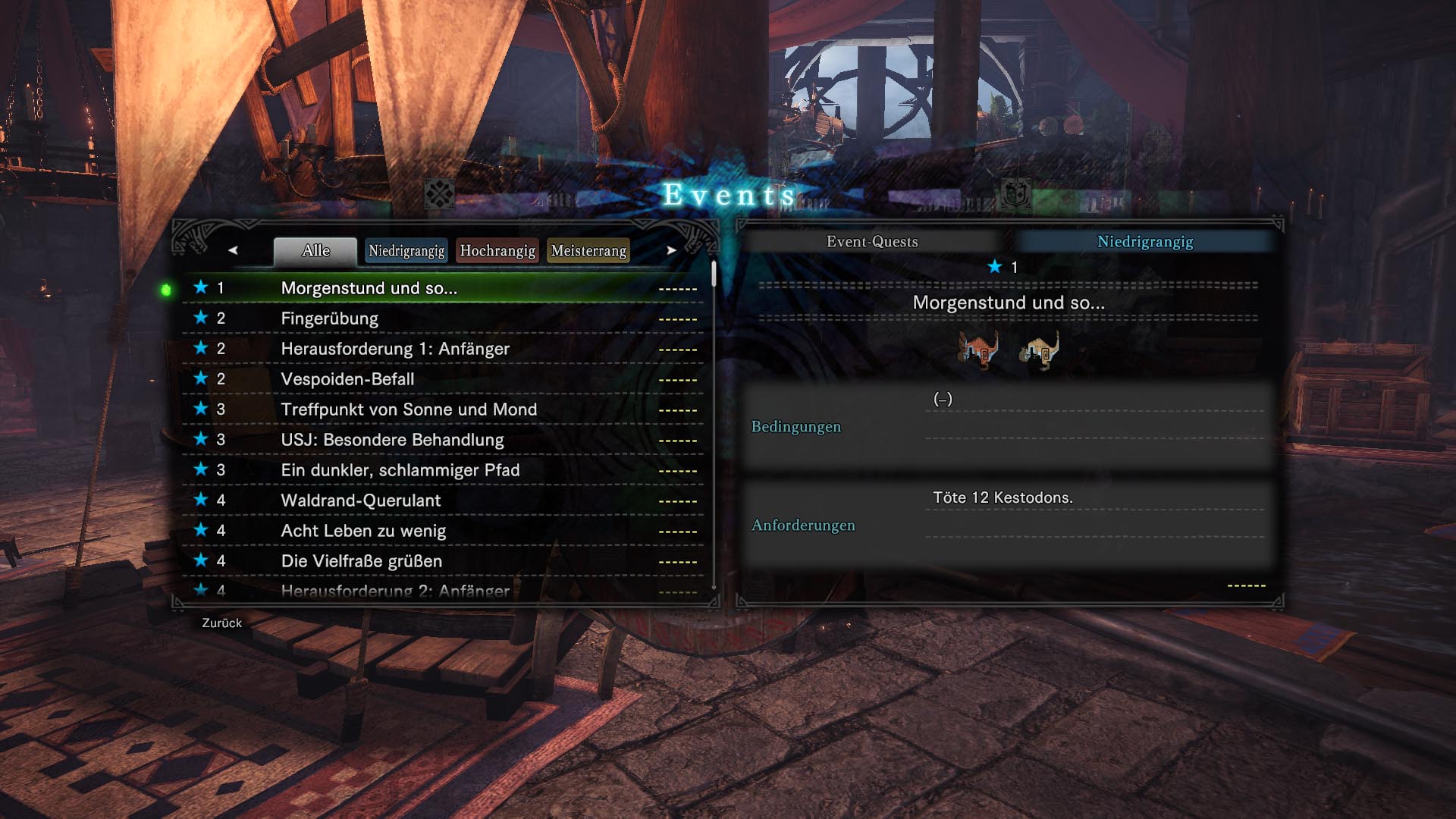
Task: Open the Acht Leben zu wenig quest
Action: click(x=362, y=531)
